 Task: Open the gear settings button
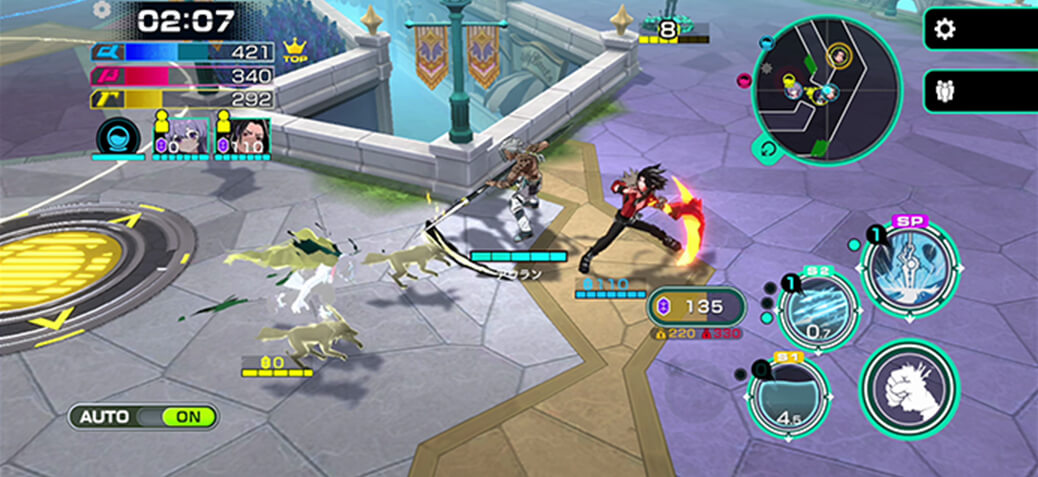pyautogui.click(x=944, y=29)
